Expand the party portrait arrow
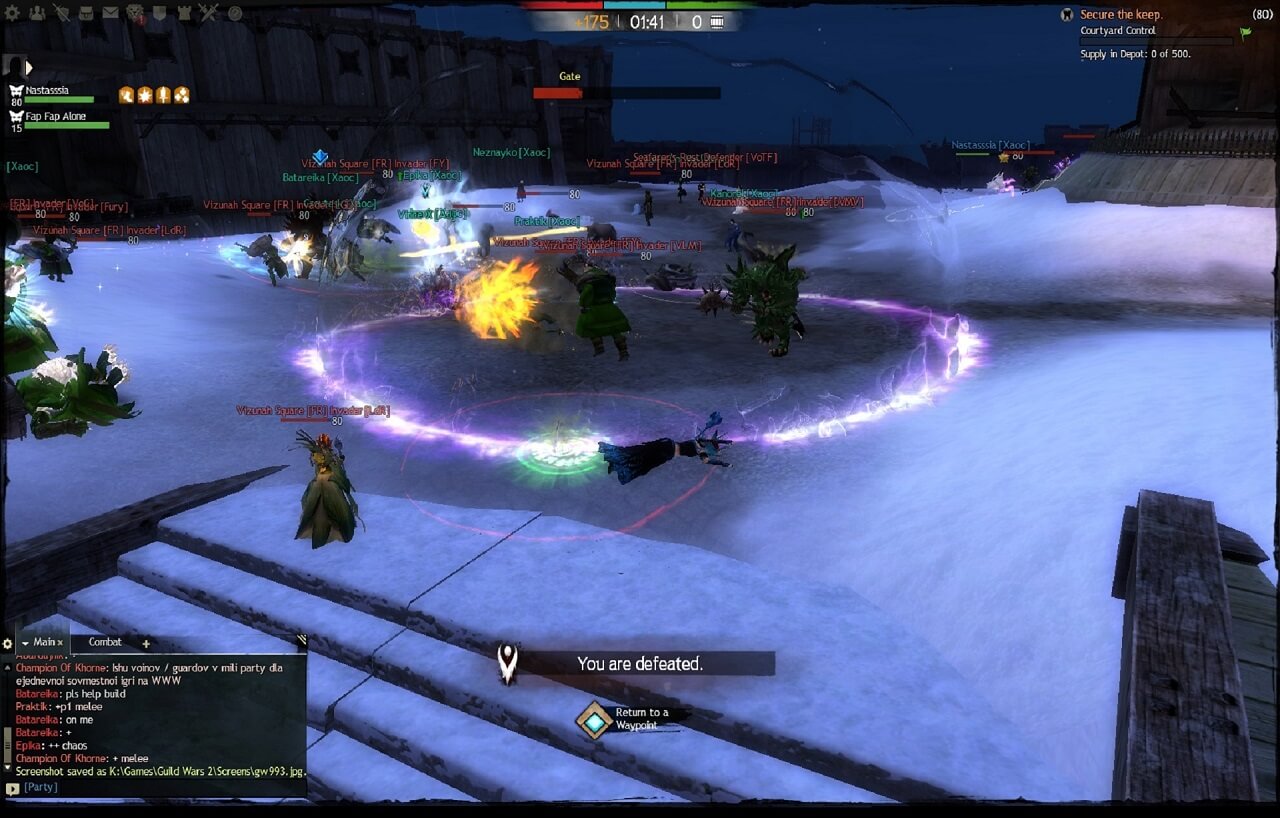Image resolution: width=1280 pixels, height=818 pixels. pos(29,67)
